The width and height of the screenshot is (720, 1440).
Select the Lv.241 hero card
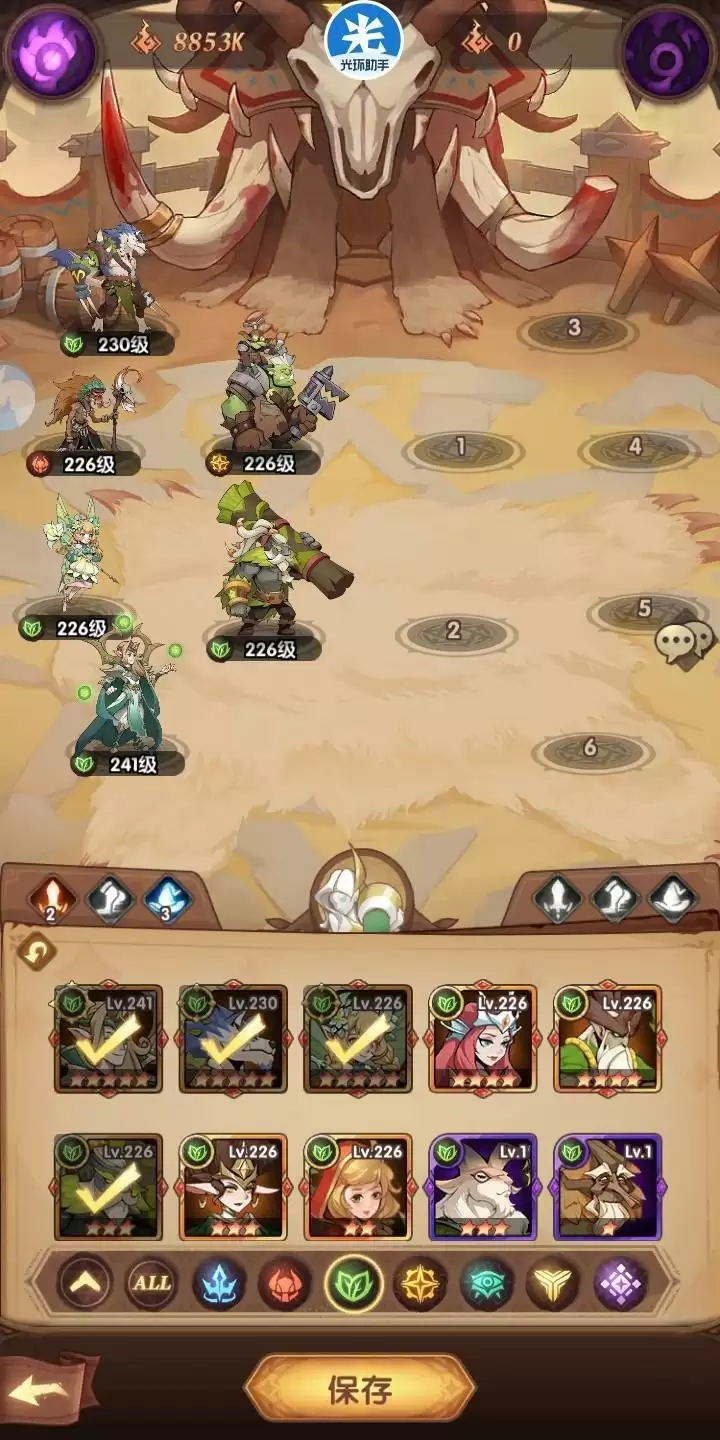click(107, 1038)
